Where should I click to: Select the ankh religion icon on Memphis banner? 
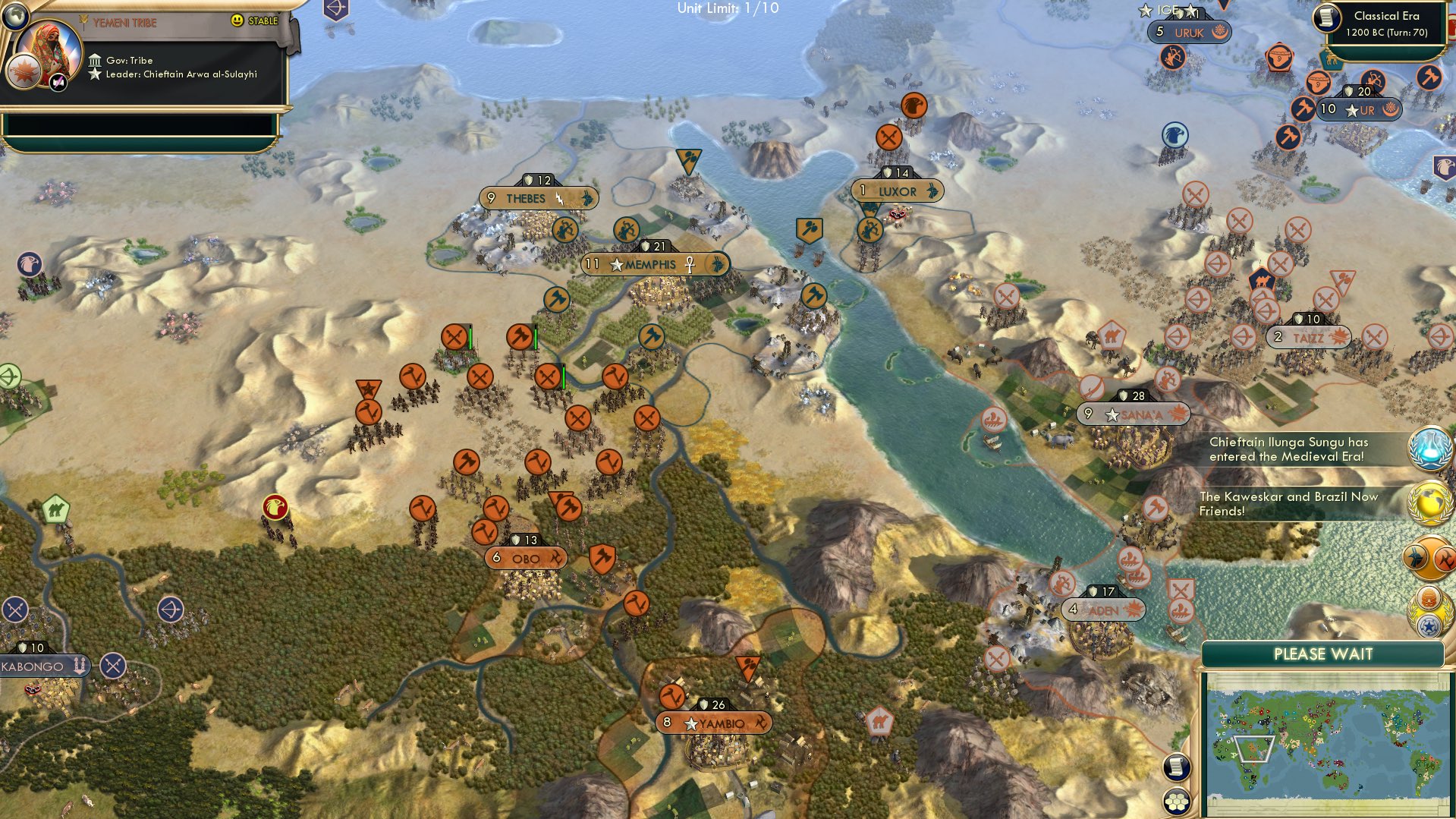[x=689, y=265]
